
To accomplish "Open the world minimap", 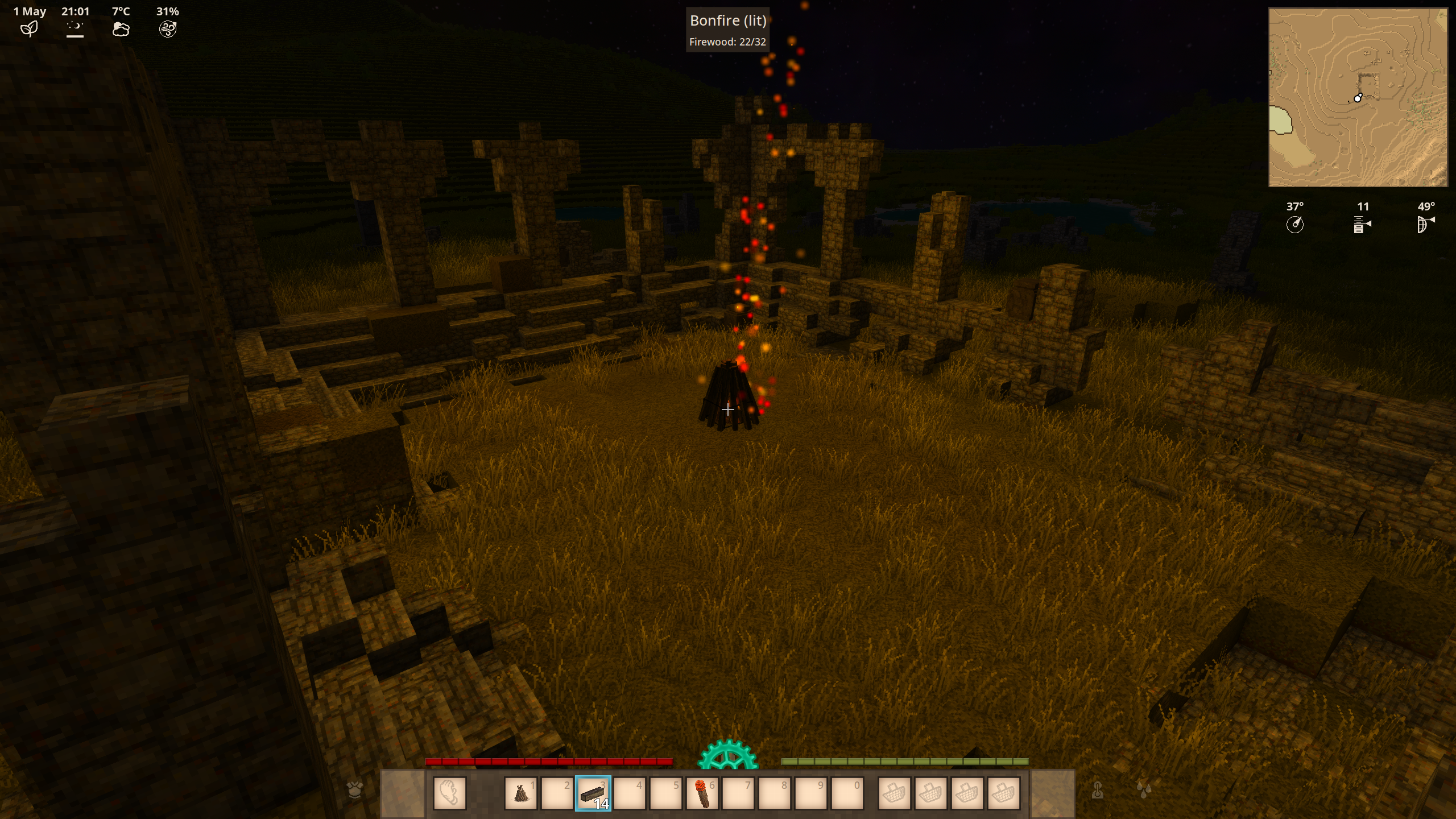I will pyautogui.click(x=1358, y=97).
